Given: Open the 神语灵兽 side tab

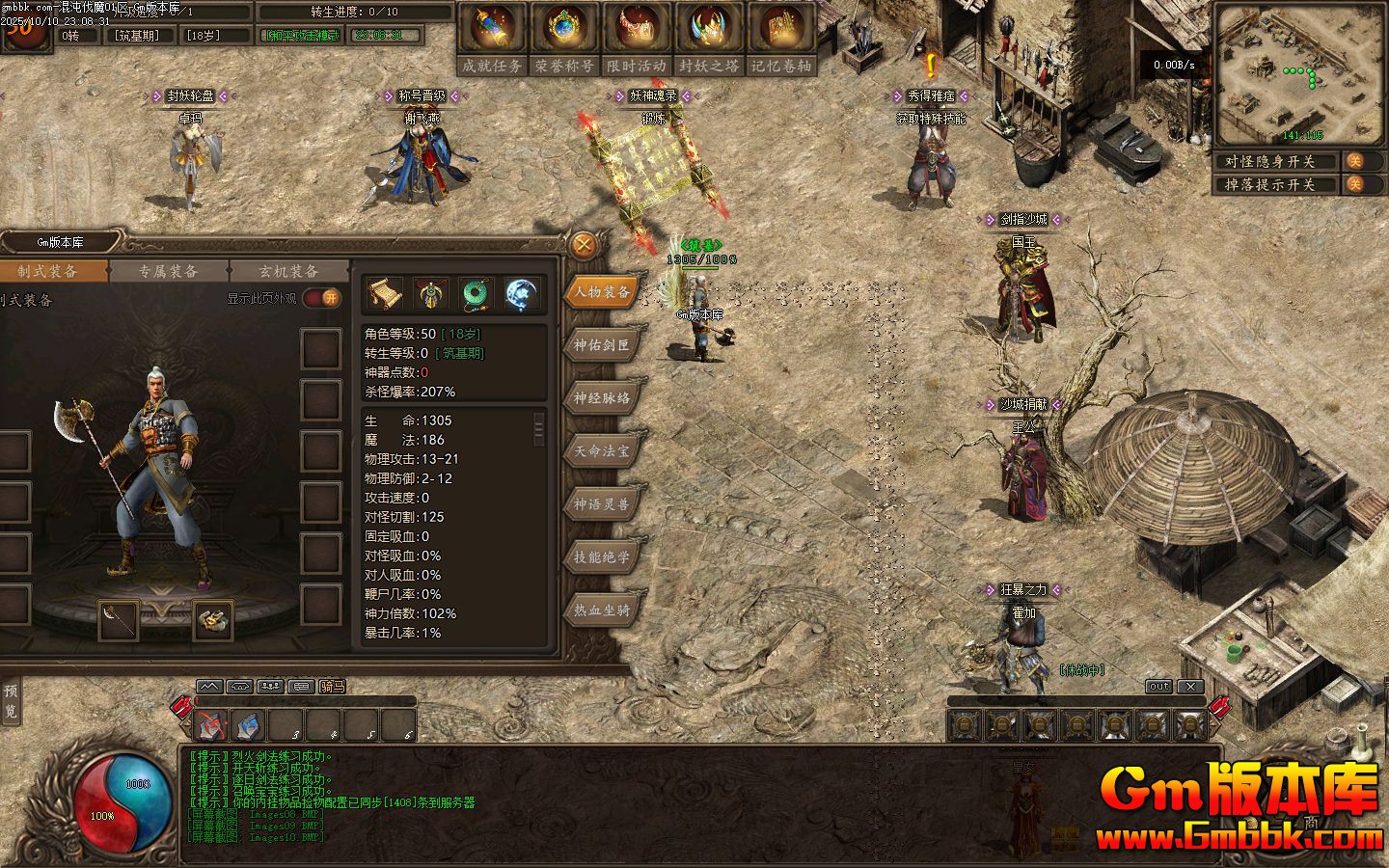Looking at the screenshot, I should coord(602,503).
